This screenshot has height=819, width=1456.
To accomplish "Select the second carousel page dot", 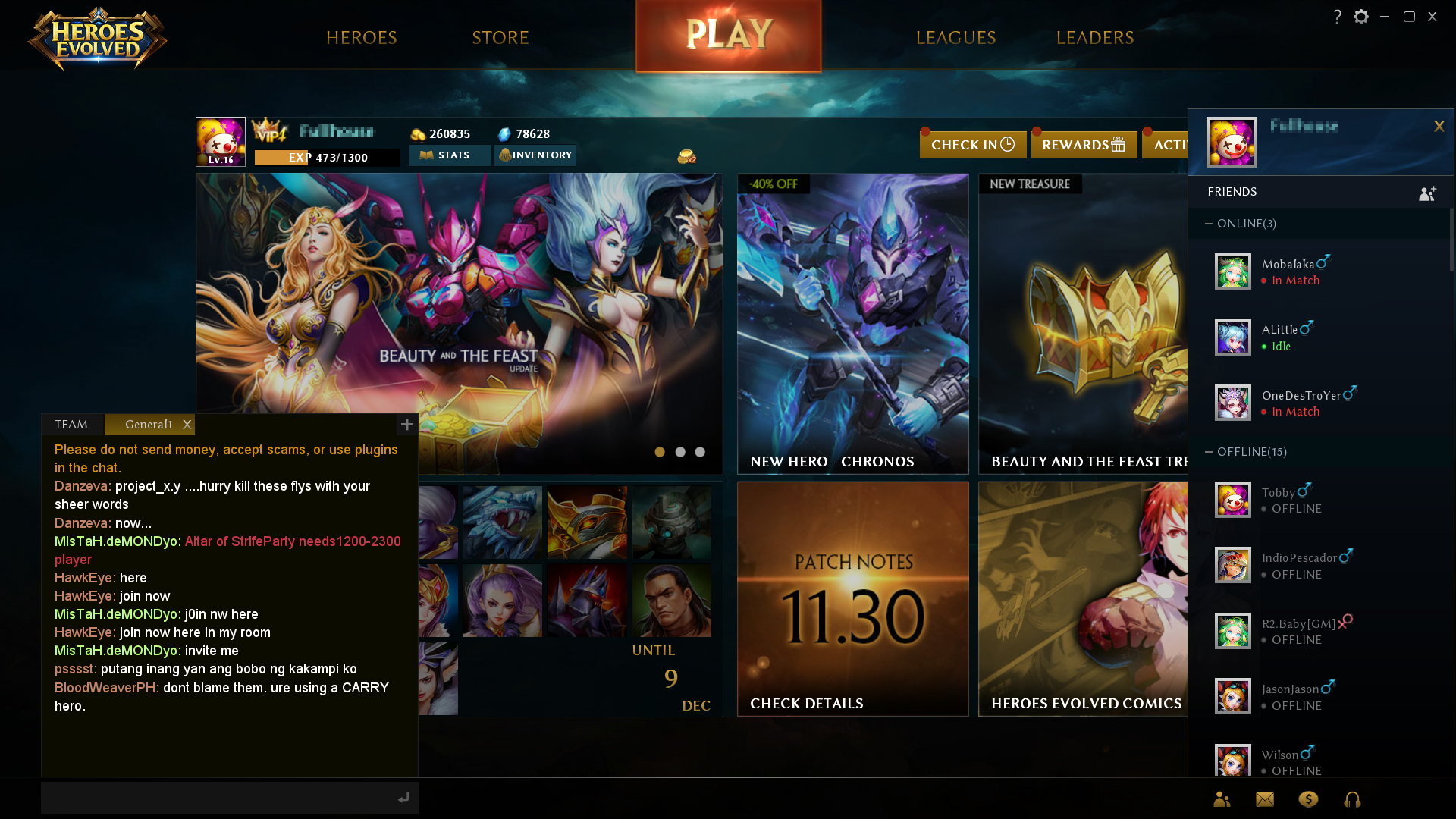I will point(679,451).
